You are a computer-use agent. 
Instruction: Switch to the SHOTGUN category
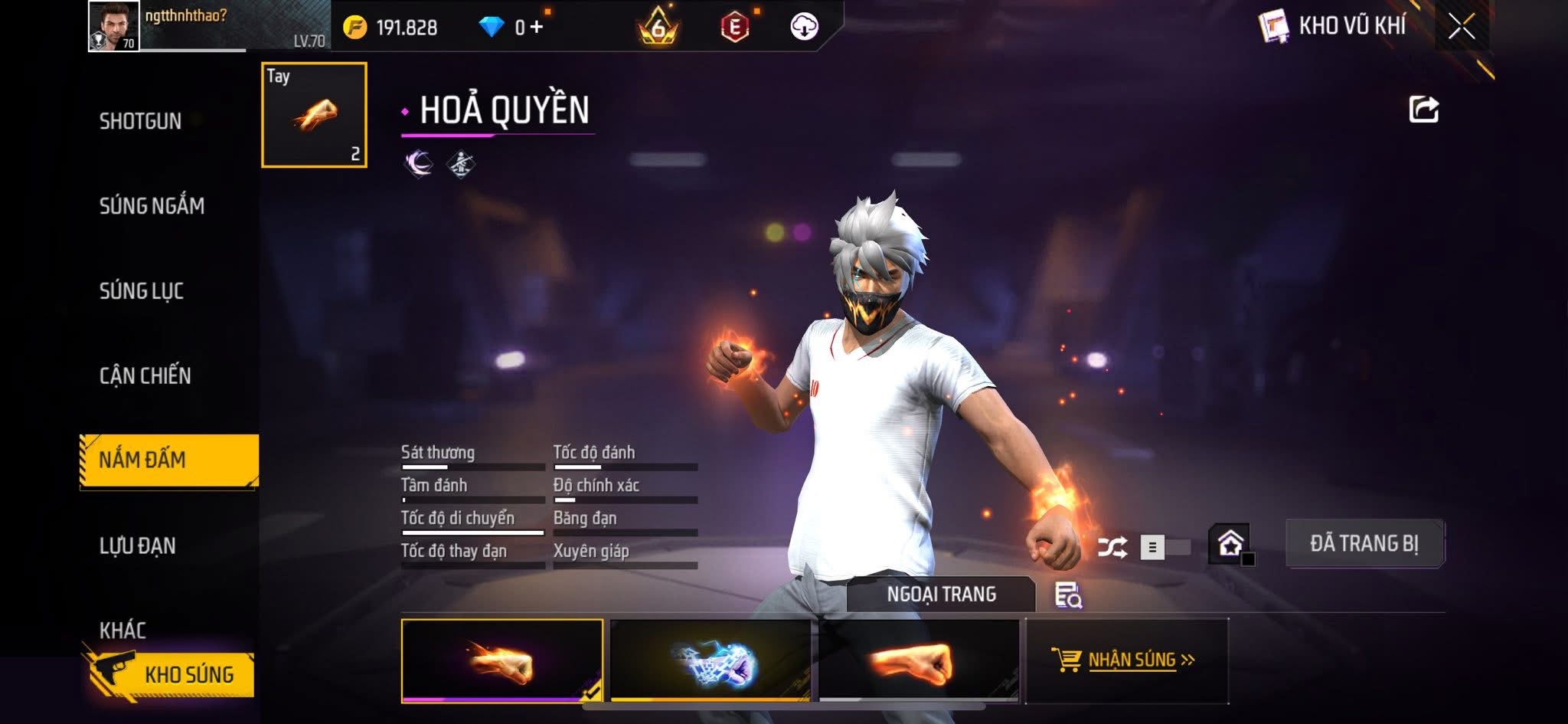[x=140, y=121]
